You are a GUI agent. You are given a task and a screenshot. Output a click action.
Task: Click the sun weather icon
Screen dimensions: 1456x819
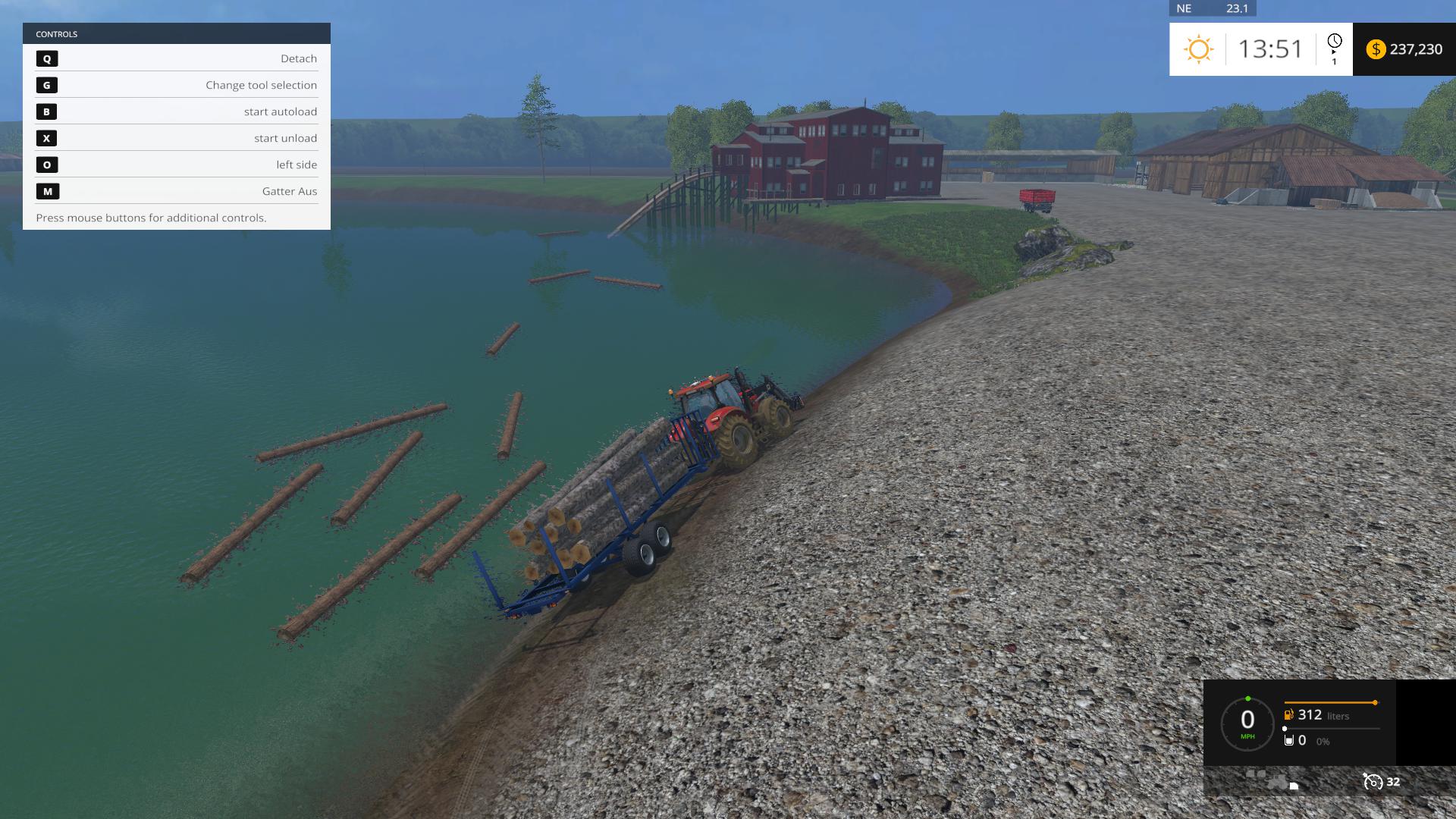[1198, 49]
